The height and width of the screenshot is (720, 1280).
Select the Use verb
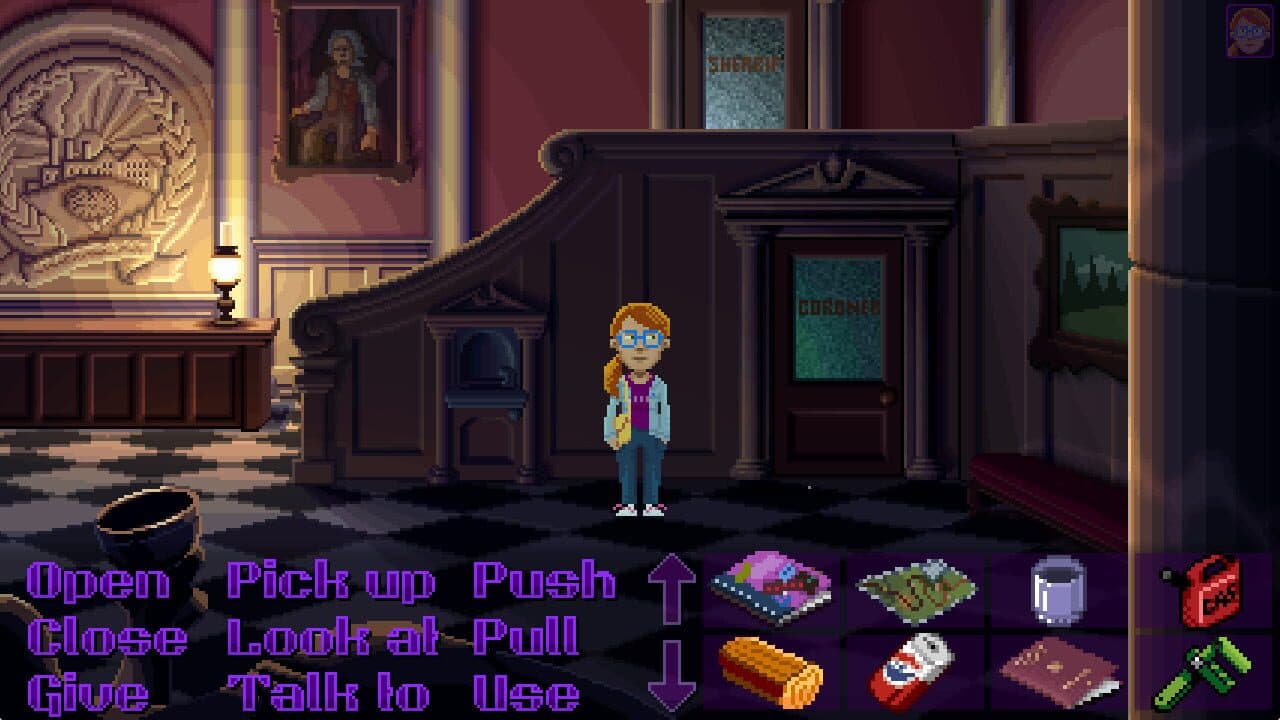(x=528, y=692)
